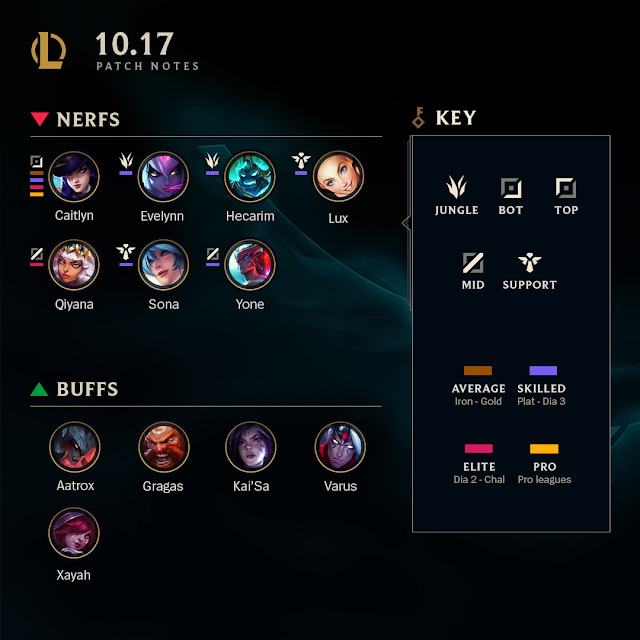
Task: Open the Yone champion portrait
Action: point(250,265)
